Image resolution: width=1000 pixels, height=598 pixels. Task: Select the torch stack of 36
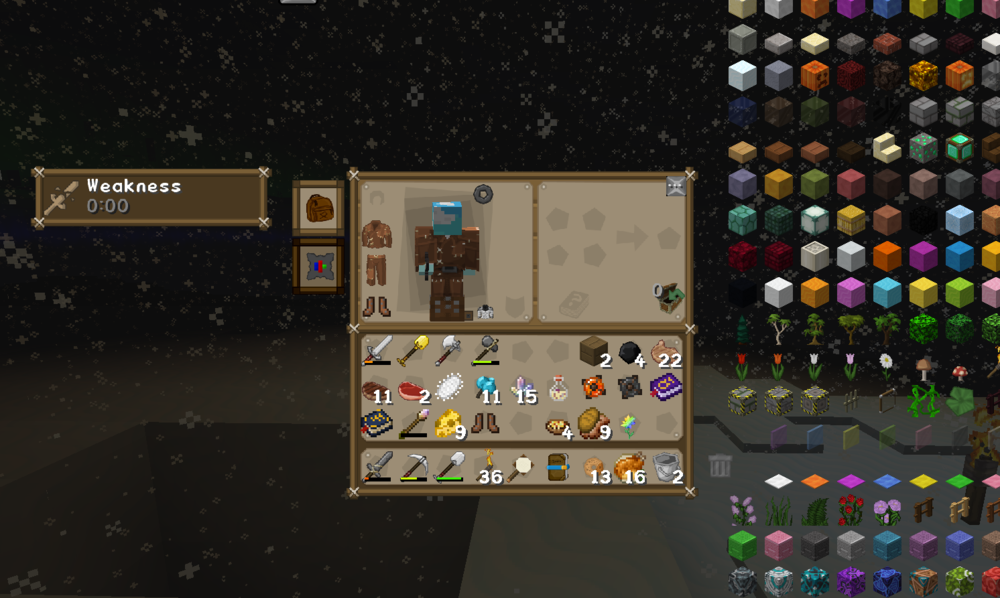pos(486,467)
